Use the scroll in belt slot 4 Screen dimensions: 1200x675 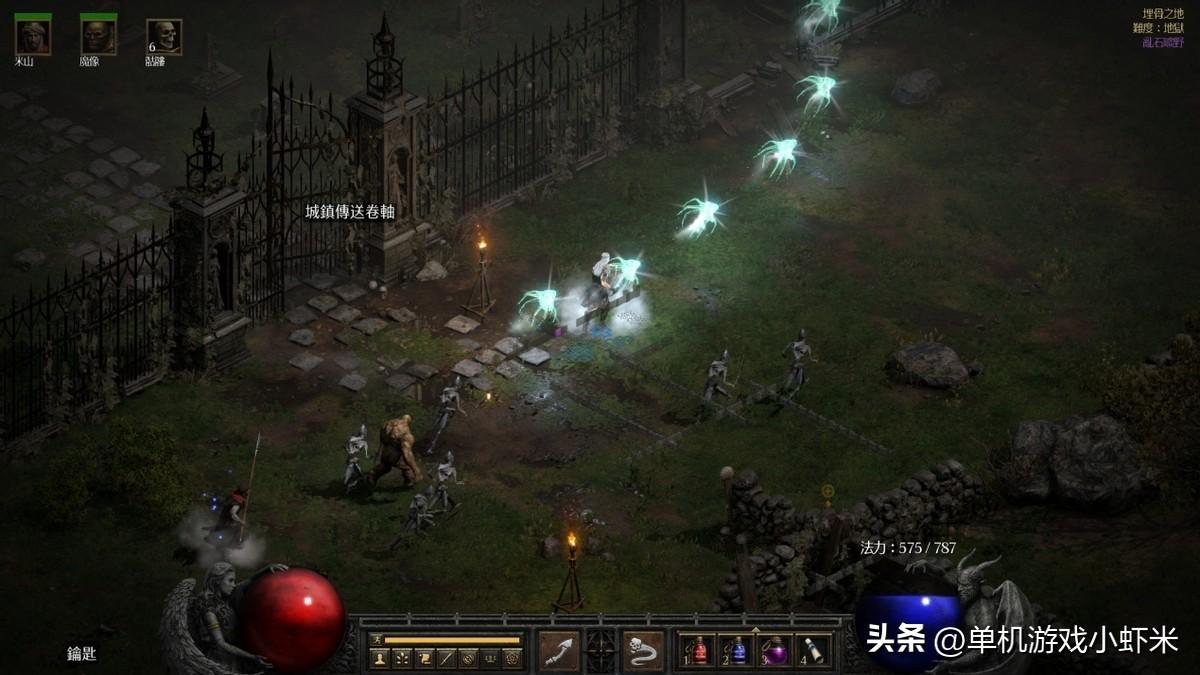coord(814,650)
